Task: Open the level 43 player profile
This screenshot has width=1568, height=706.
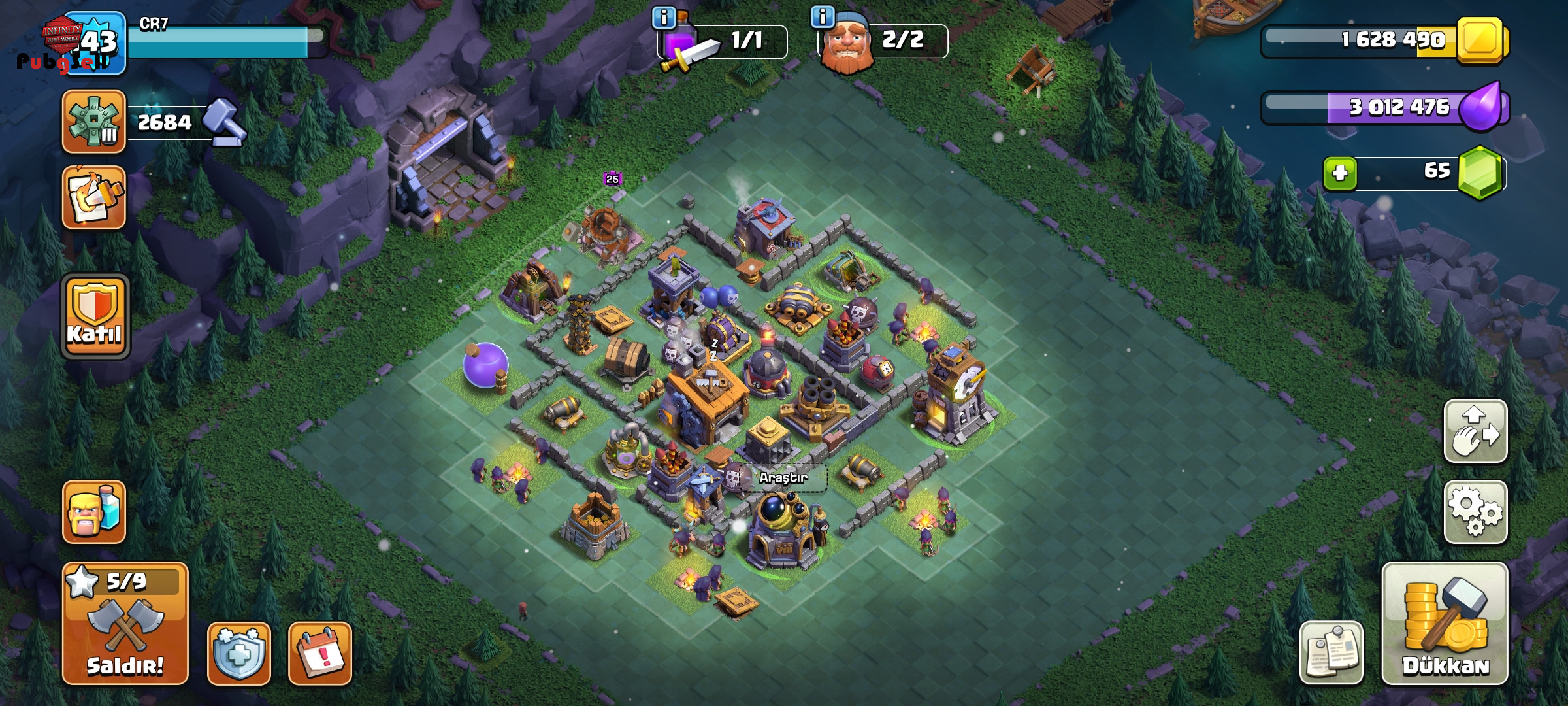Action: click(95, 42)
